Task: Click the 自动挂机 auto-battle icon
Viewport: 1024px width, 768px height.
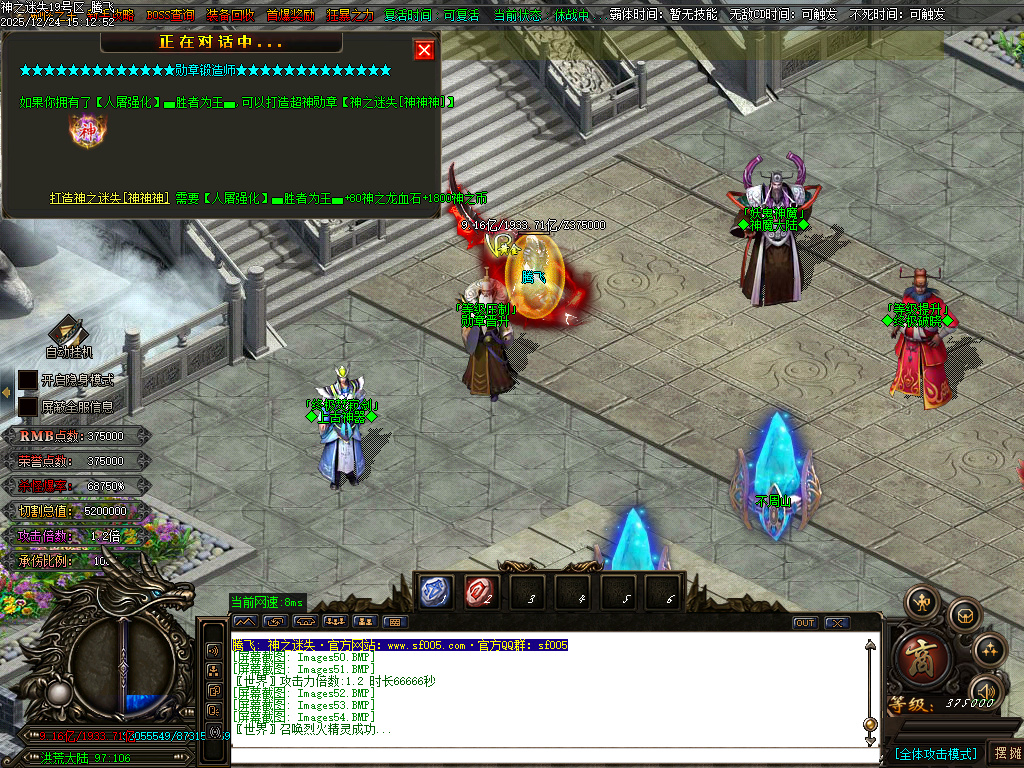Action: coord(68,335)
